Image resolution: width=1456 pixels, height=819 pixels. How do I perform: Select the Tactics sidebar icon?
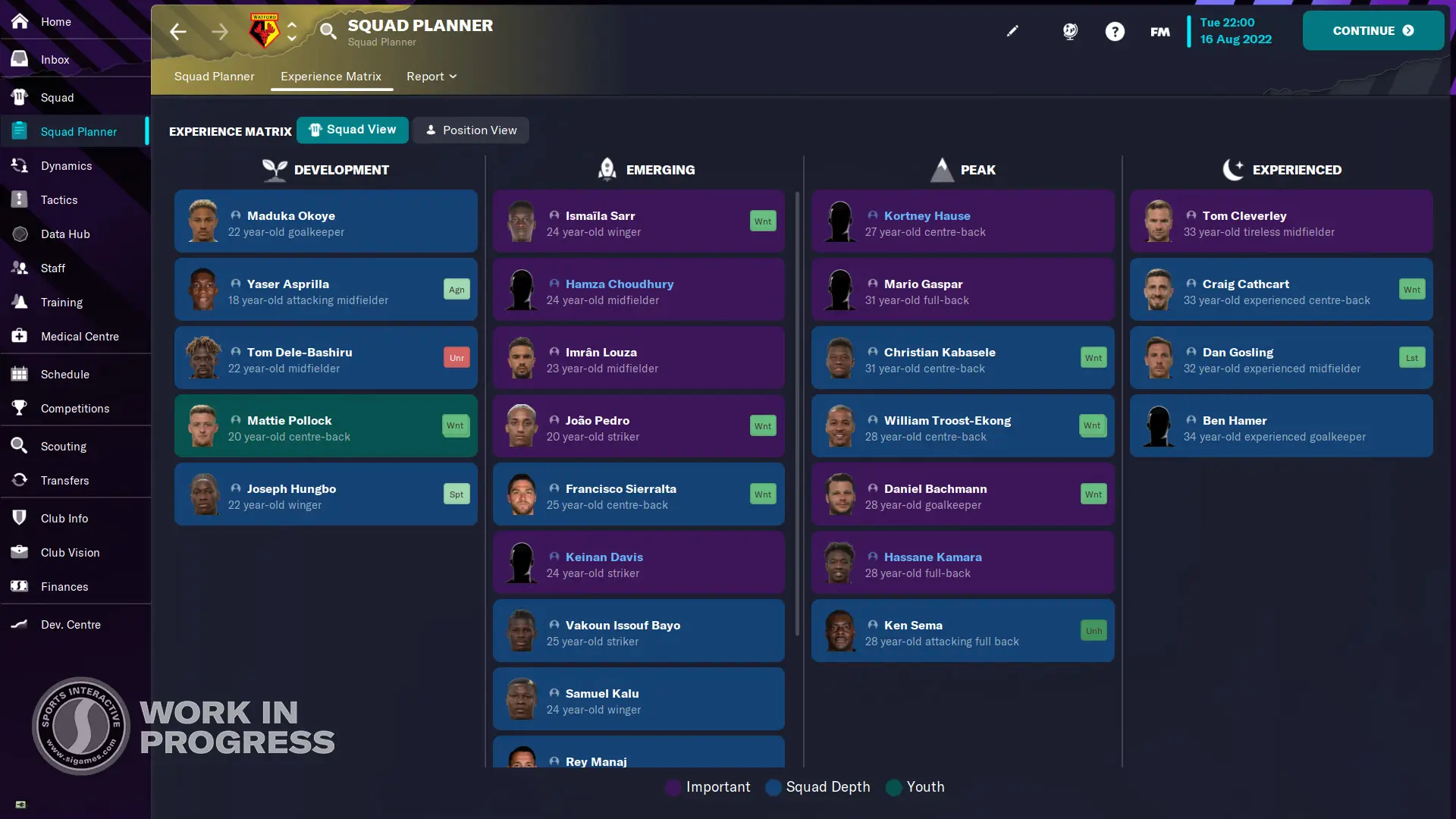tap(59, 199)
